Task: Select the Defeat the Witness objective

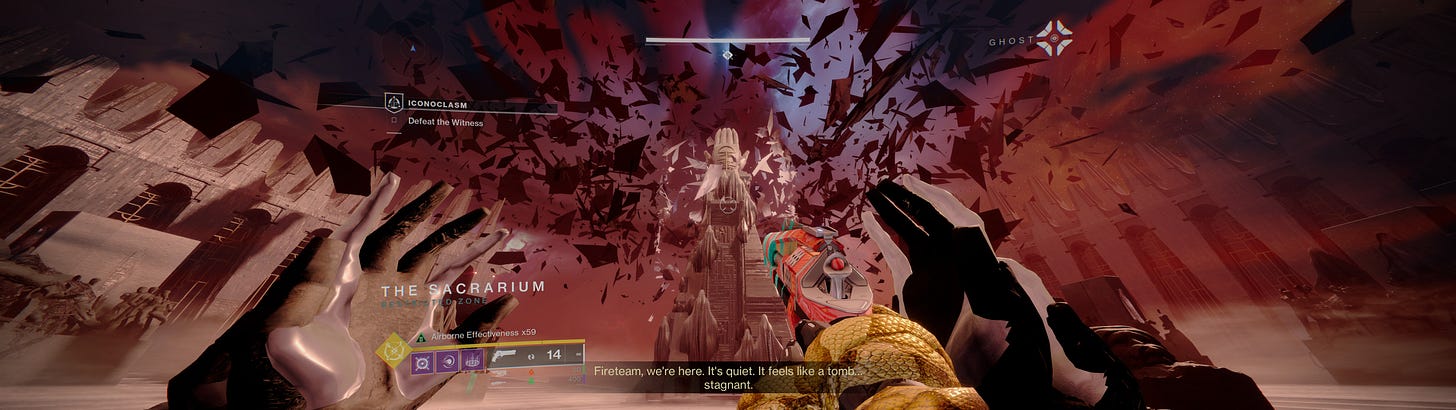Action: pyautogui.click(x=444, y=122)
